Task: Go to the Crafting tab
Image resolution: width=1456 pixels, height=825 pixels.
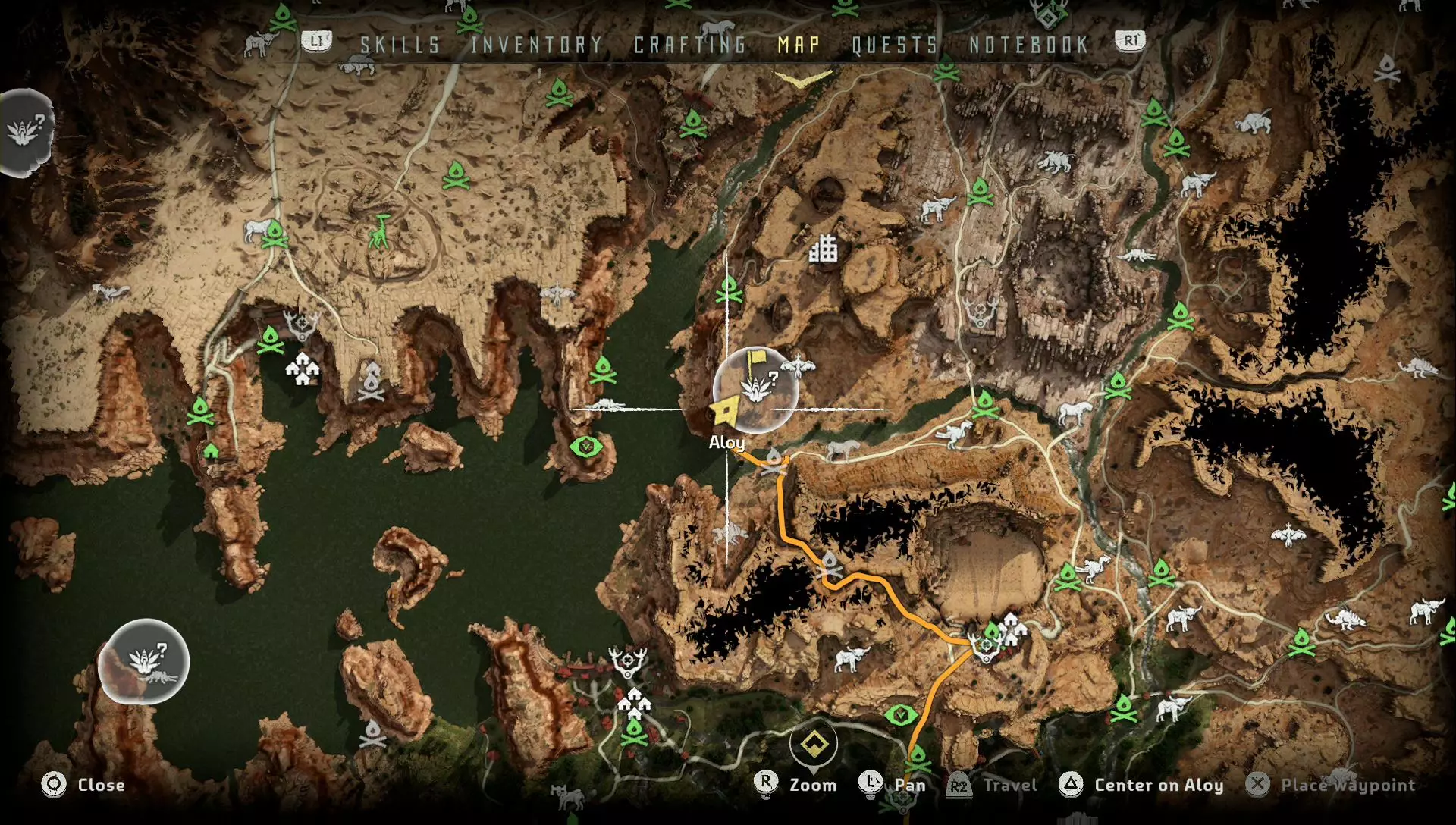Action: pos(690,45)
